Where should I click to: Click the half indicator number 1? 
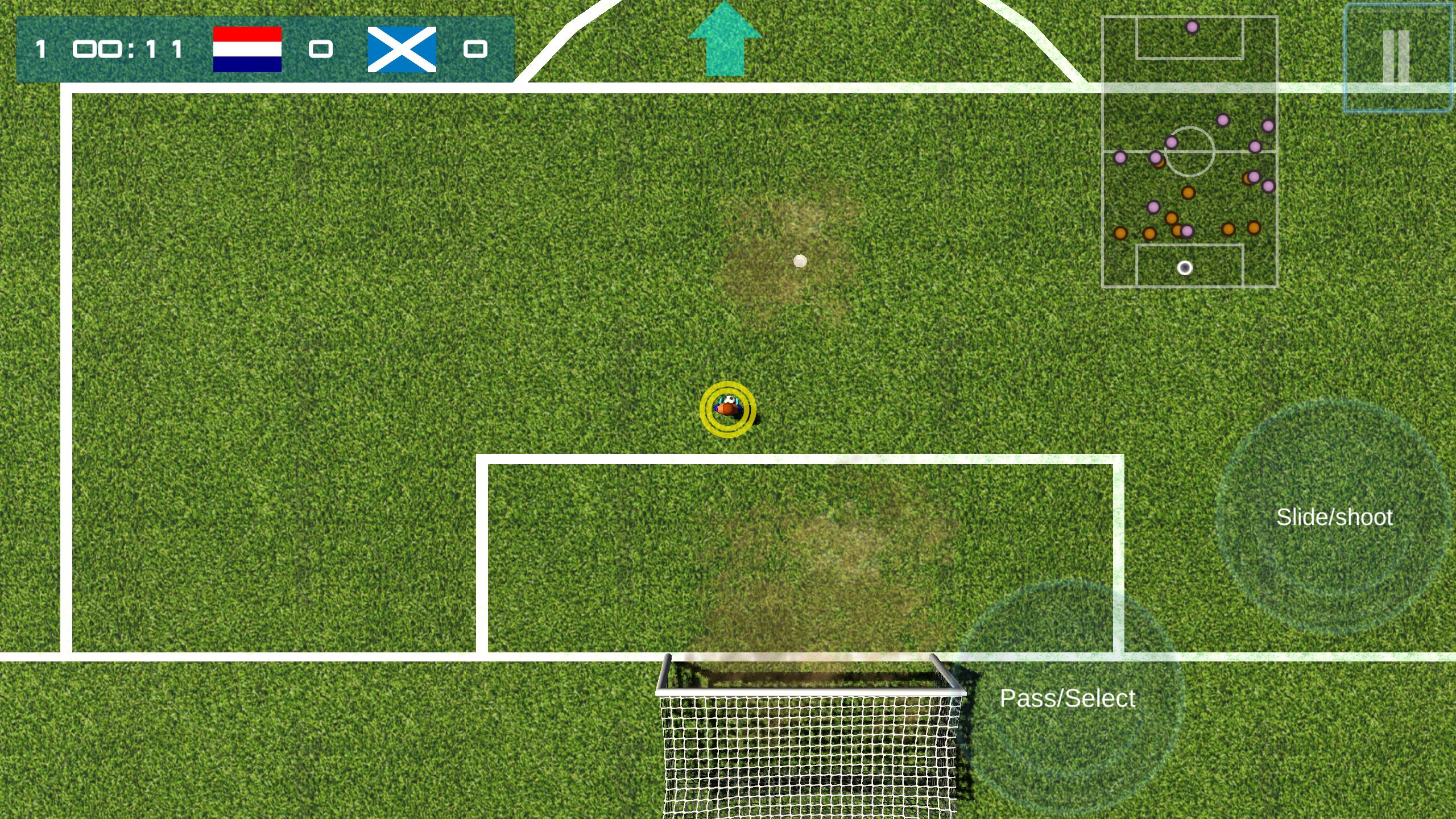tap(41, 49)
